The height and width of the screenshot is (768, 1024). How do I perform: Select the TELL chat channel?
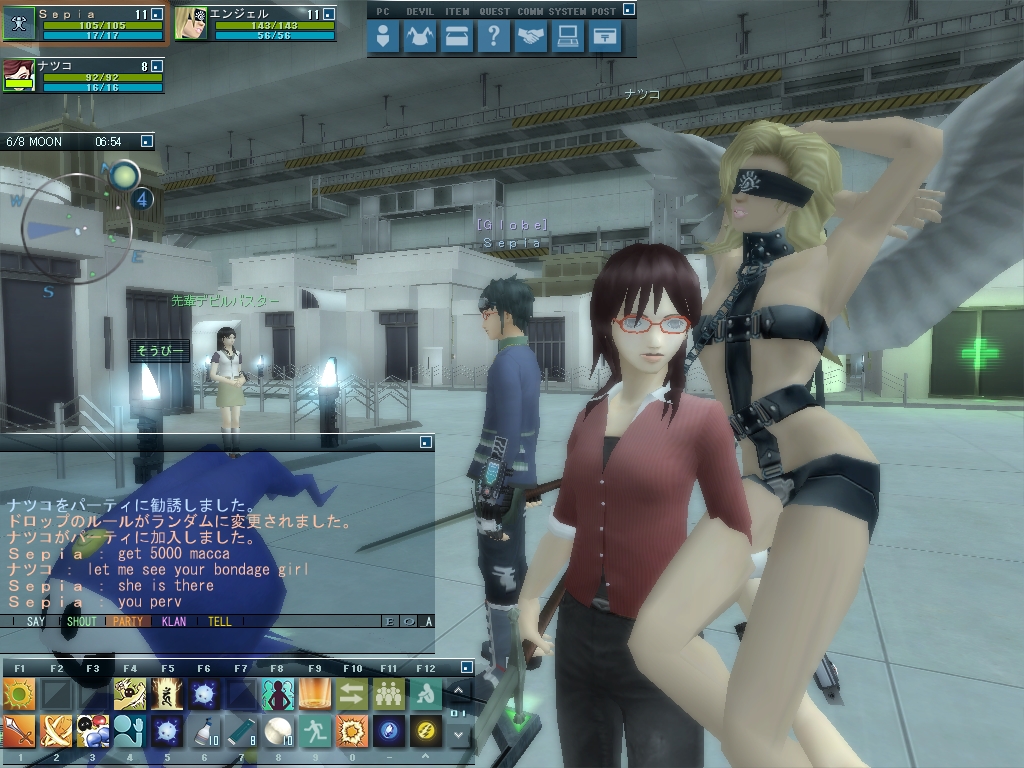220,621
